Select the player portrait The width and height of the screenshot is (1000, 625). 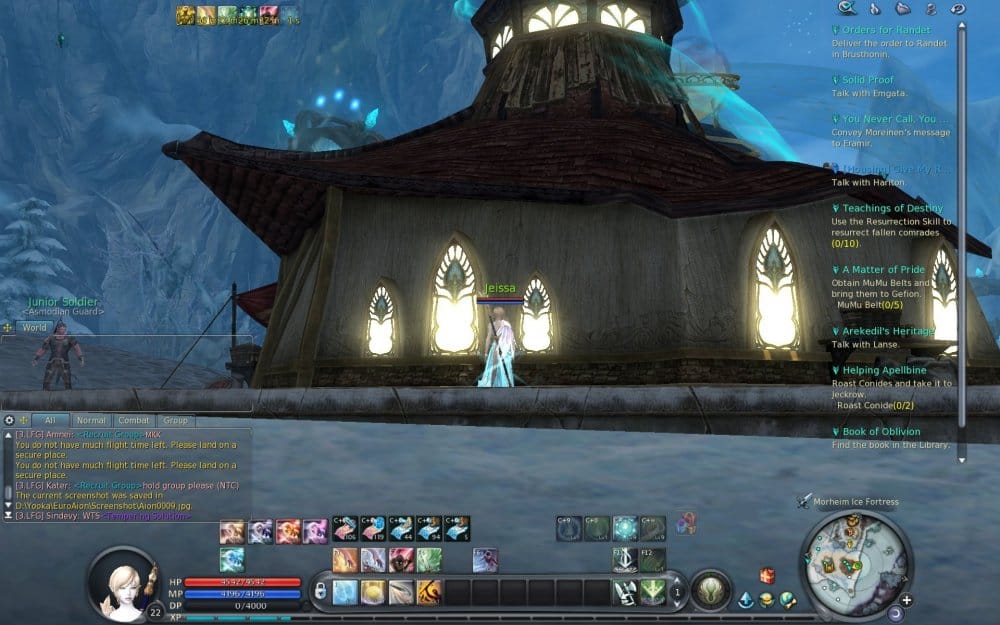(x=124, y=583)
